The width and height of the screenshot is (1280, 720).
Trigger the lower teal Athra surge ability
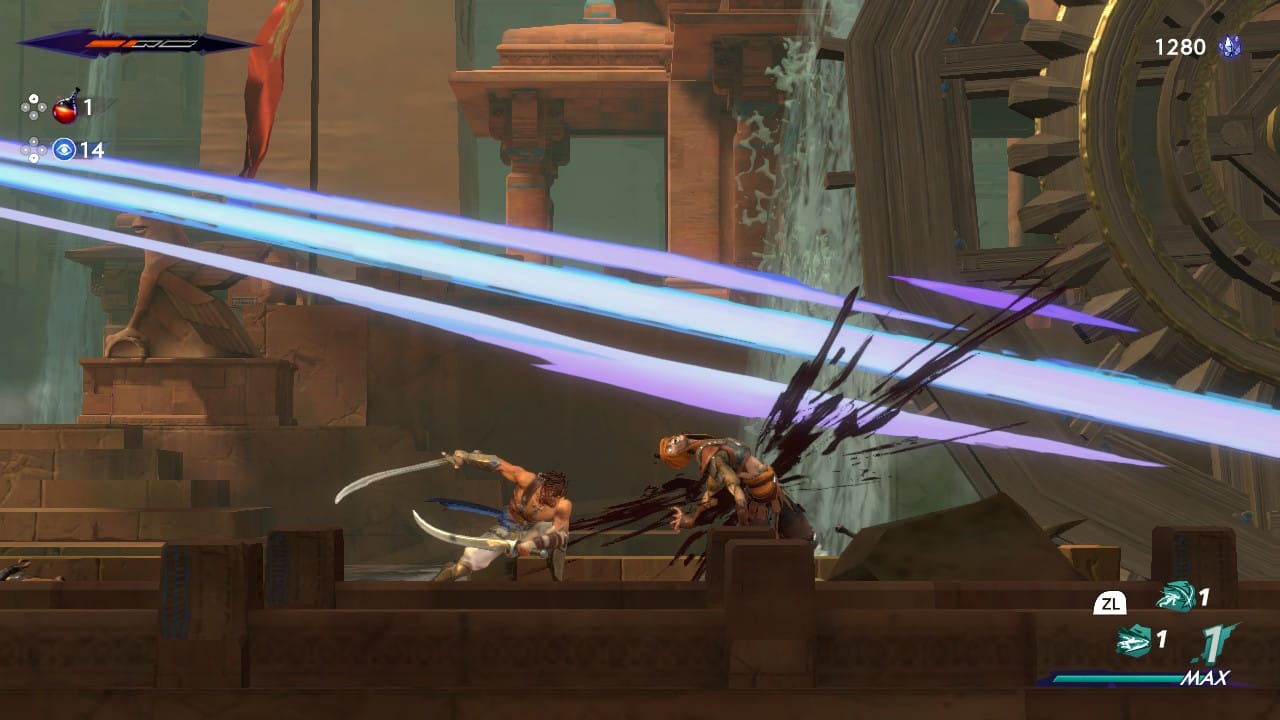click(x=1135, y=639)
